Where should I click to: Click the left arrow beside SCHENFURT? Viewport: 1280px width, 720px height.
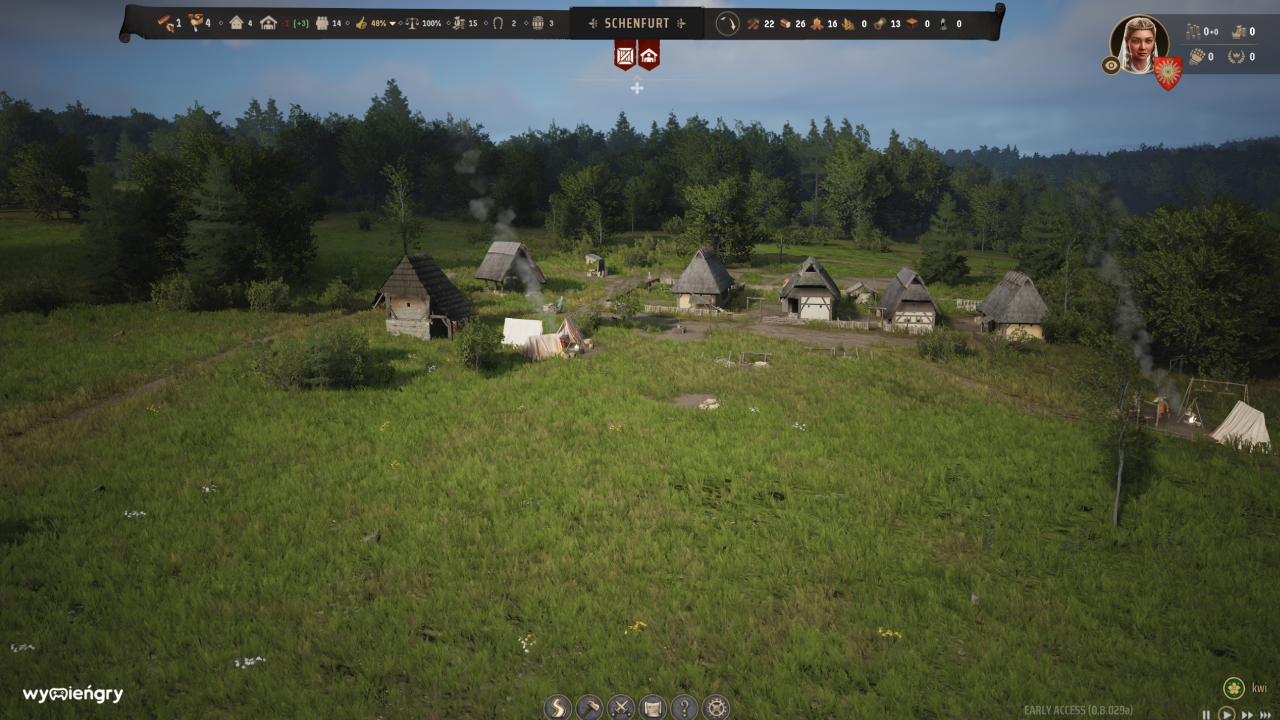pos(594,23)
